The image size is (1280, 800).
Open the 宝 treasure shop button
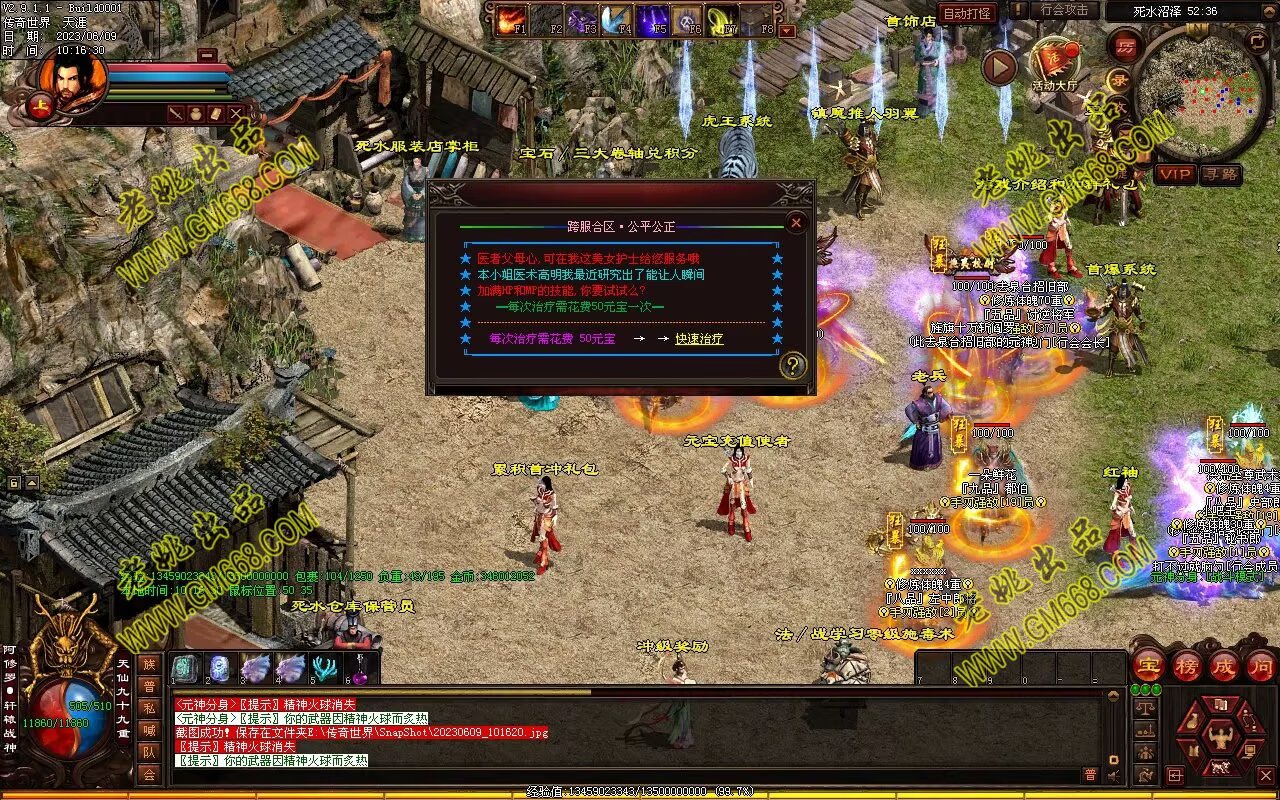1148,666
